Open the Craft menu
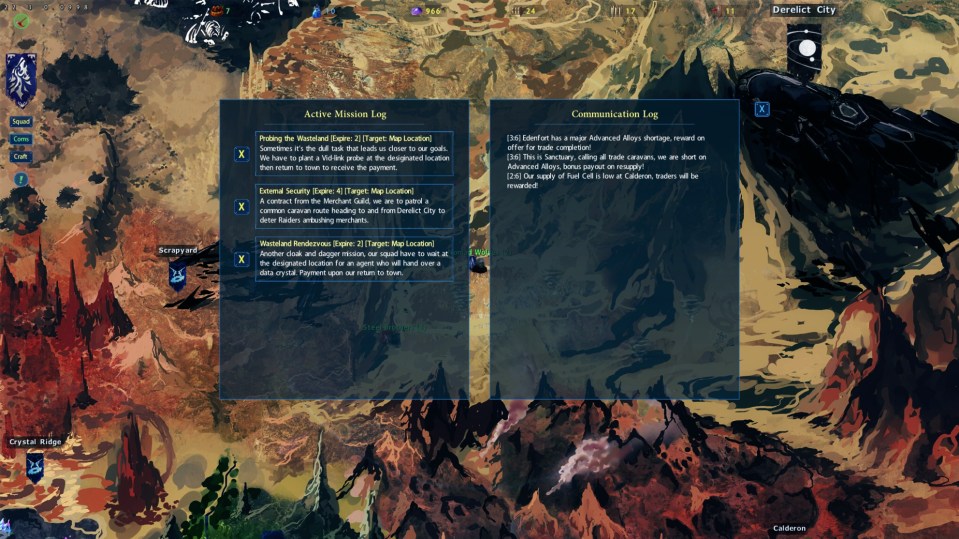The width and height of the screenshot is (959, 539). (21, 156)
